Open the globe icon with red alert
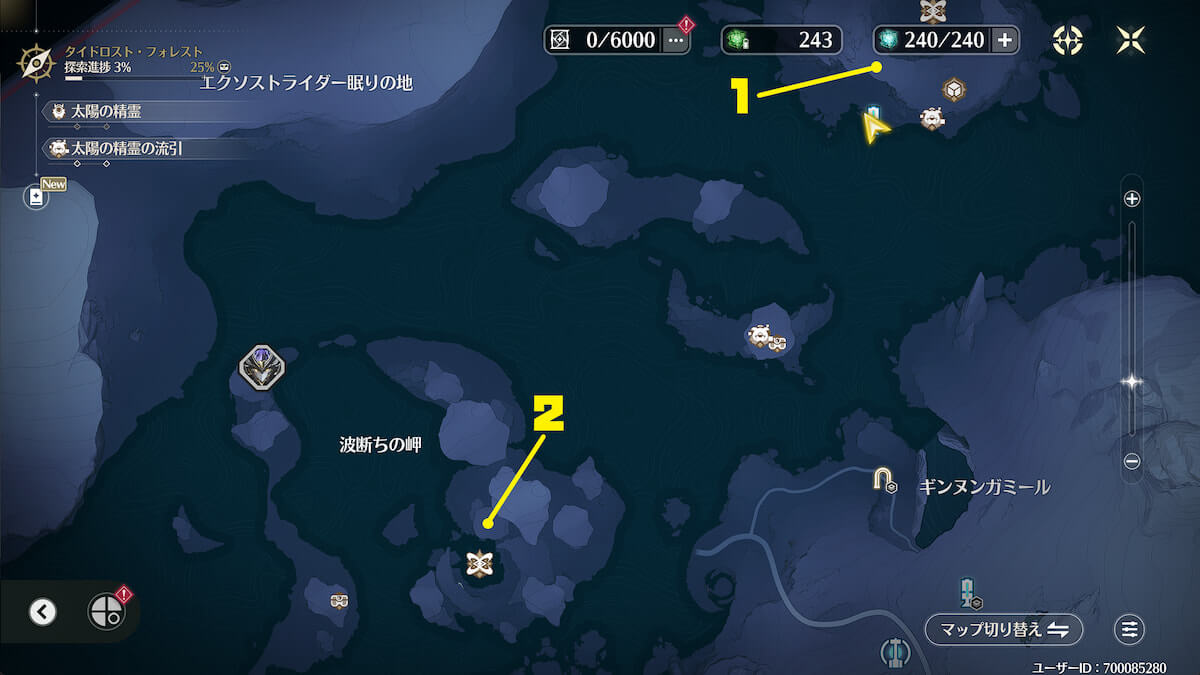The image size is (1200, 675). pos(105,611)
